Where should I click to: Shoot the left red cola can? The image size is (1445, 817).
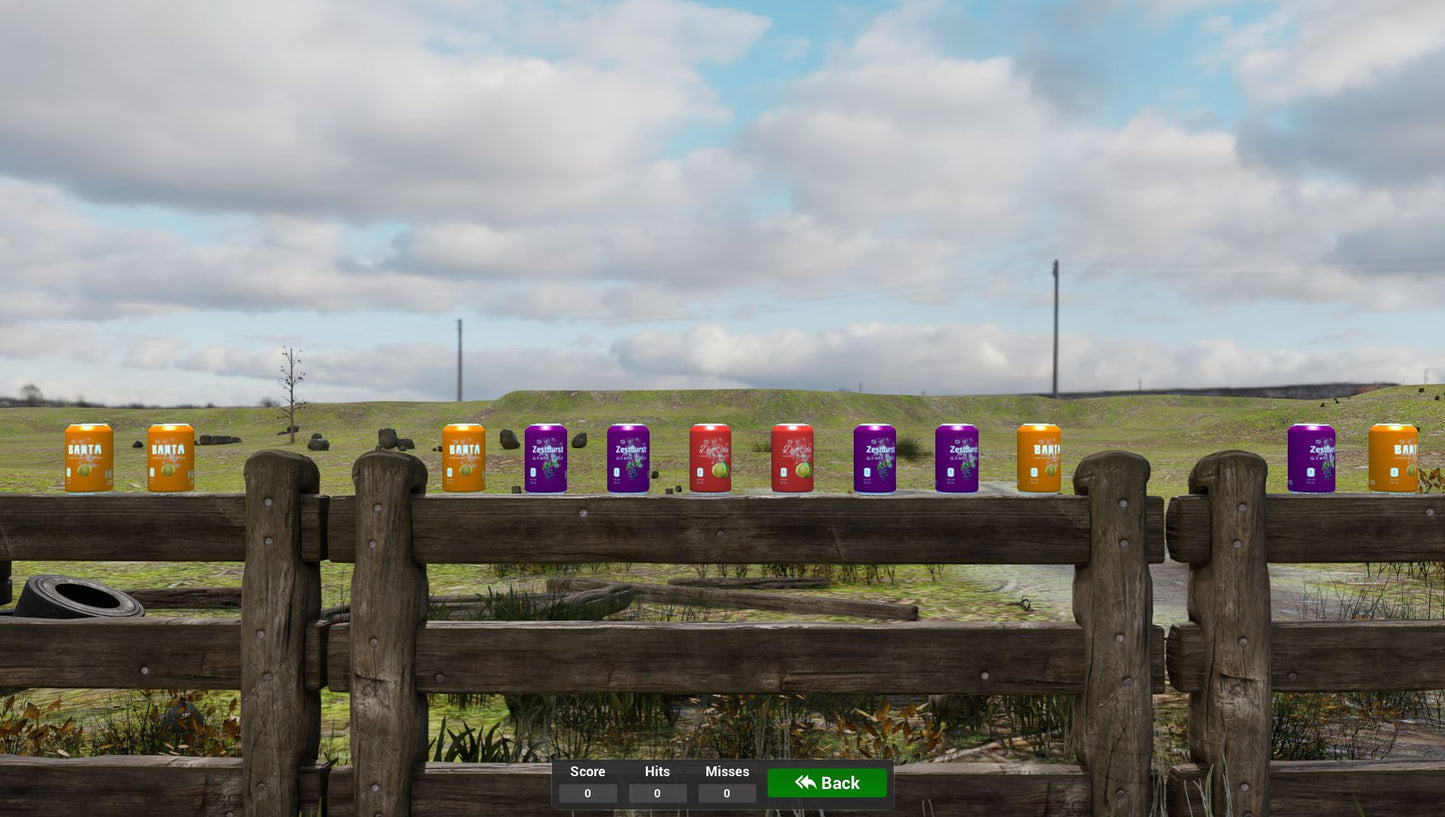[x=710, y=460]
